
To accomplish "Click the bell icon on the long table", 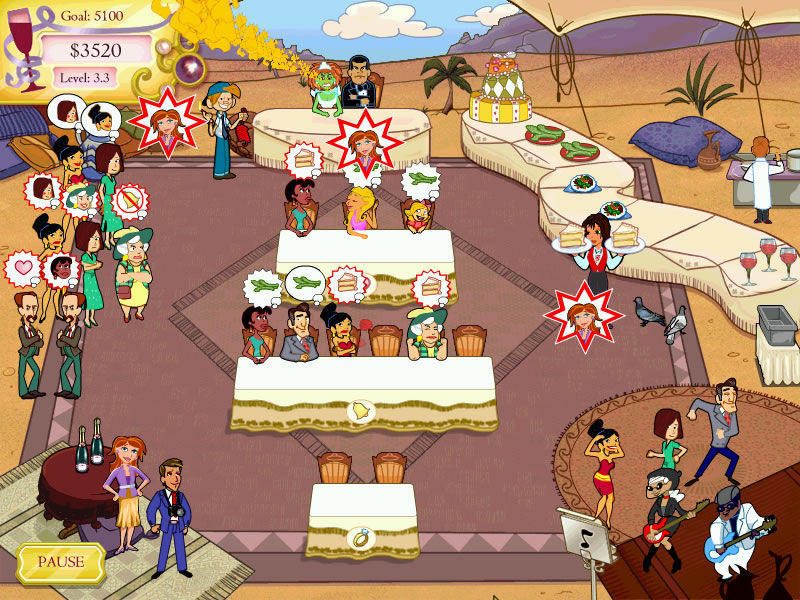I will [357, 410].
